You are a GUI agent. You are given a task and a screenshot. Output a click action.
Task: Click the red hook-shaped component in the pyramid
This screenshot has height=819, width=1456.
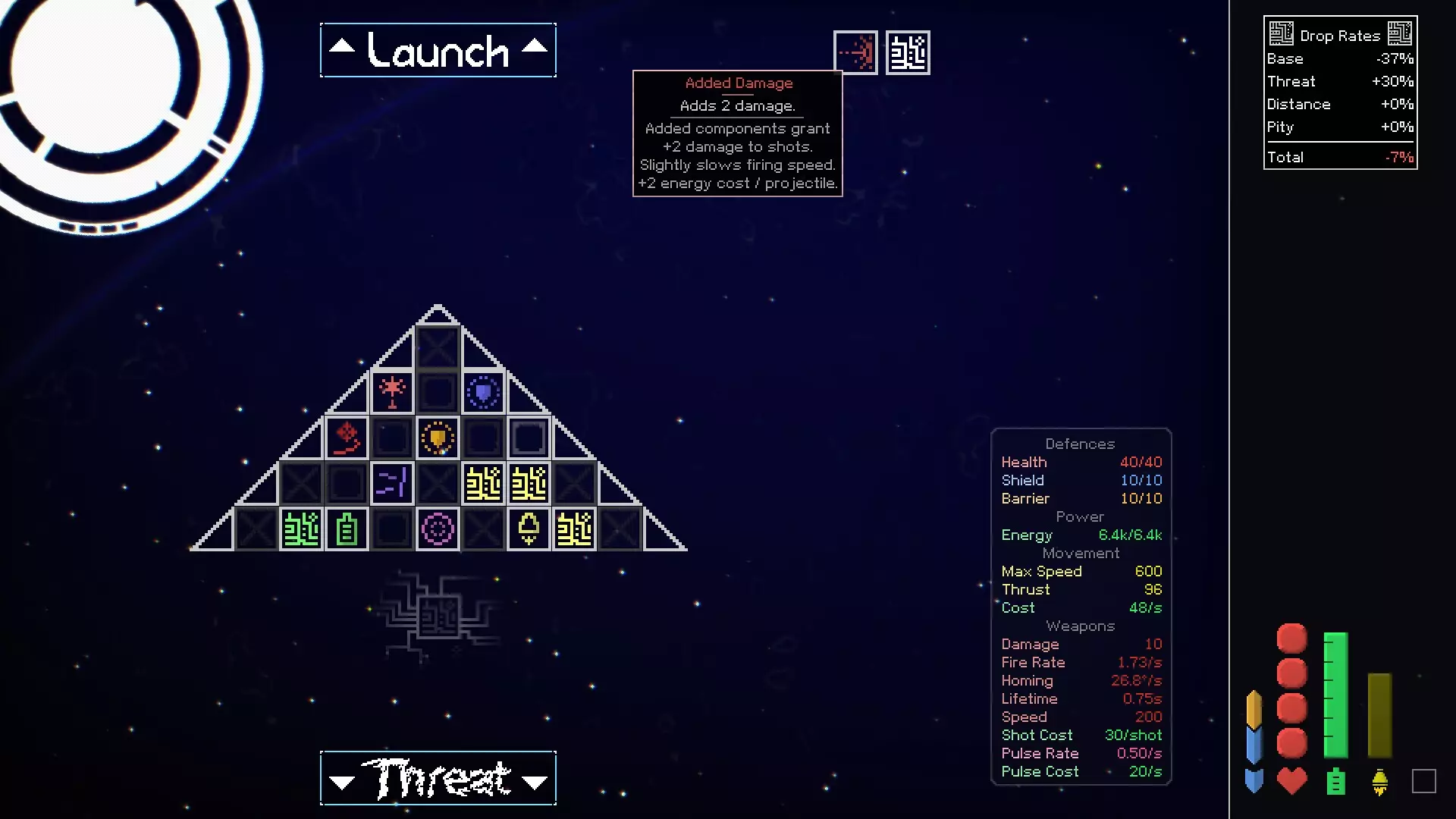[347, 436]
